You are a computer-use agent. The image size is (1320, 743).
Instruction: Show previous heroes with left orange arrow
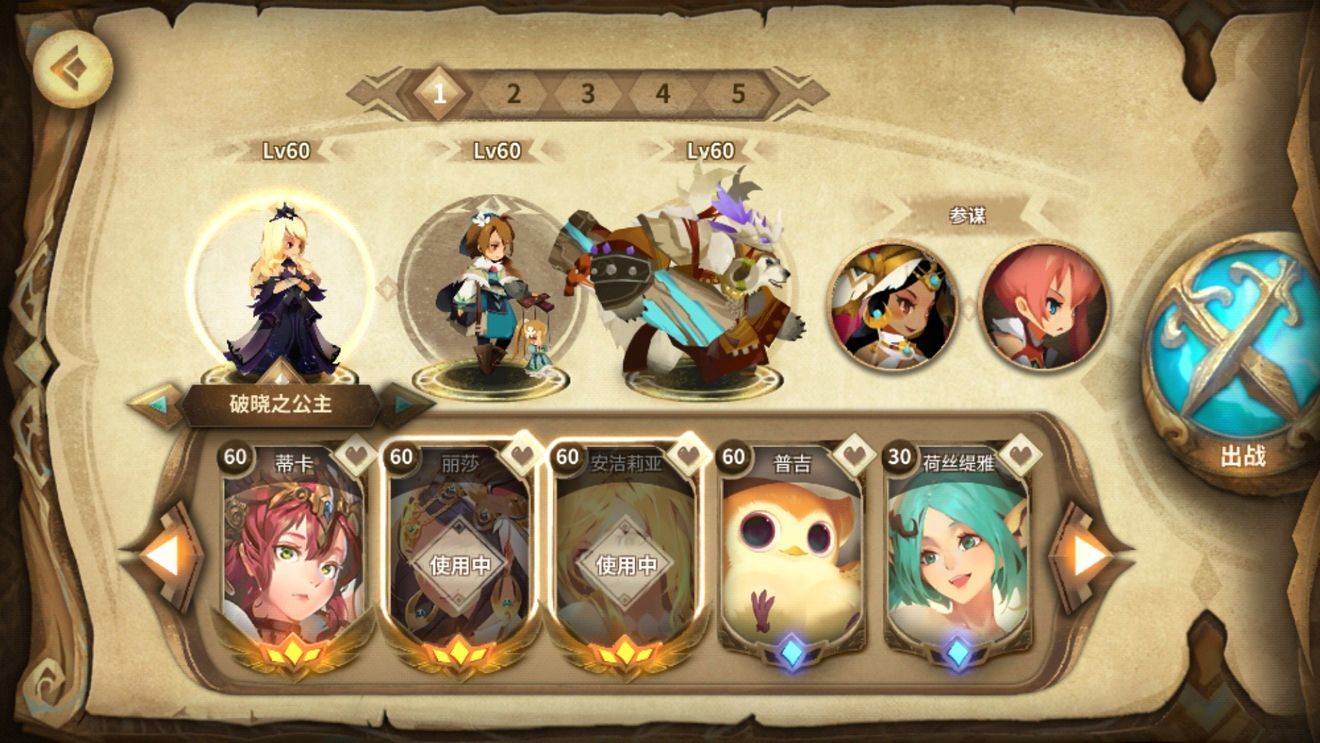[x=162, y=555]
